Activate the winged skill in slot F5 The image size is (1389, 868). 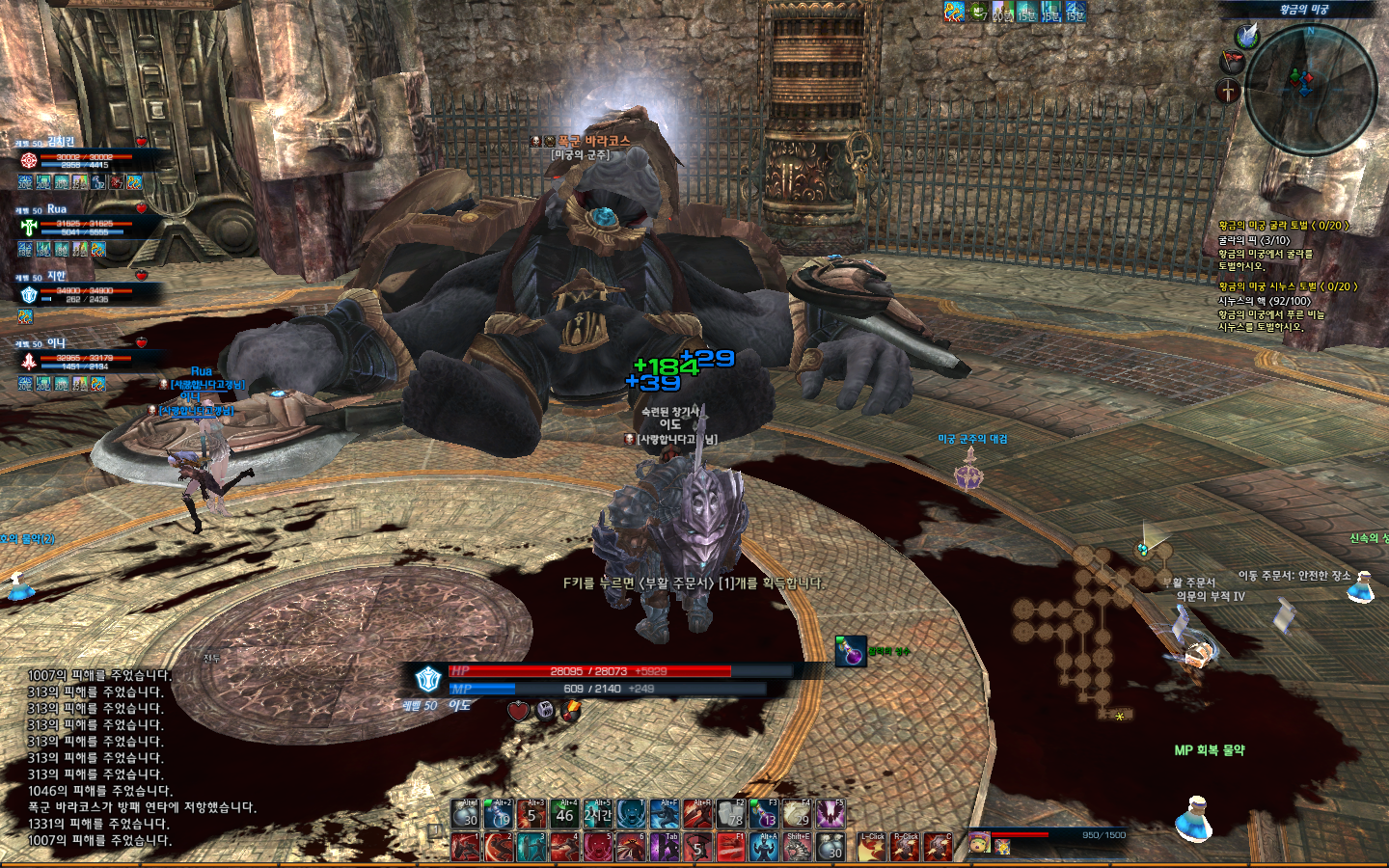[x=831, y=814]
